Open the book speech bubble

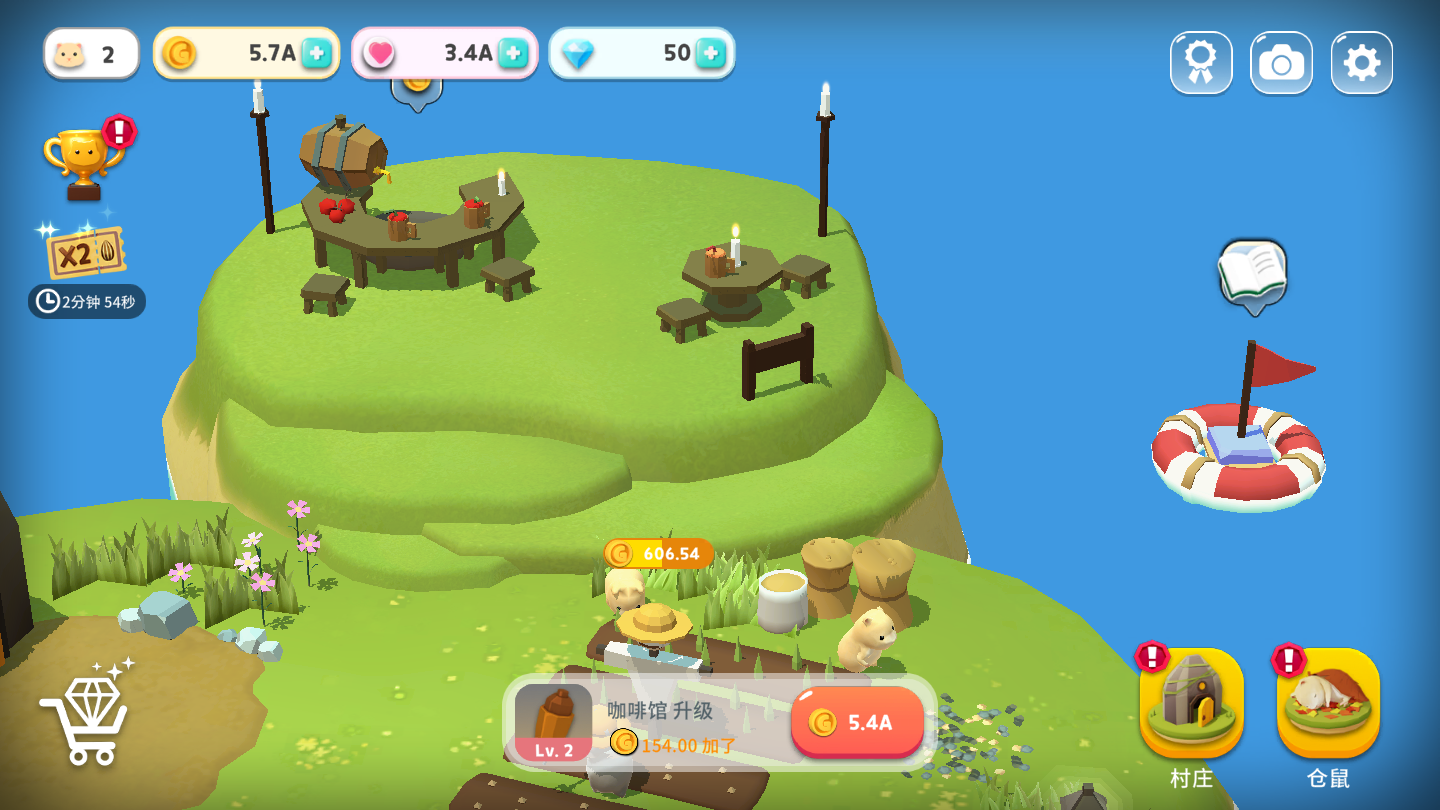click(1252, 271)
